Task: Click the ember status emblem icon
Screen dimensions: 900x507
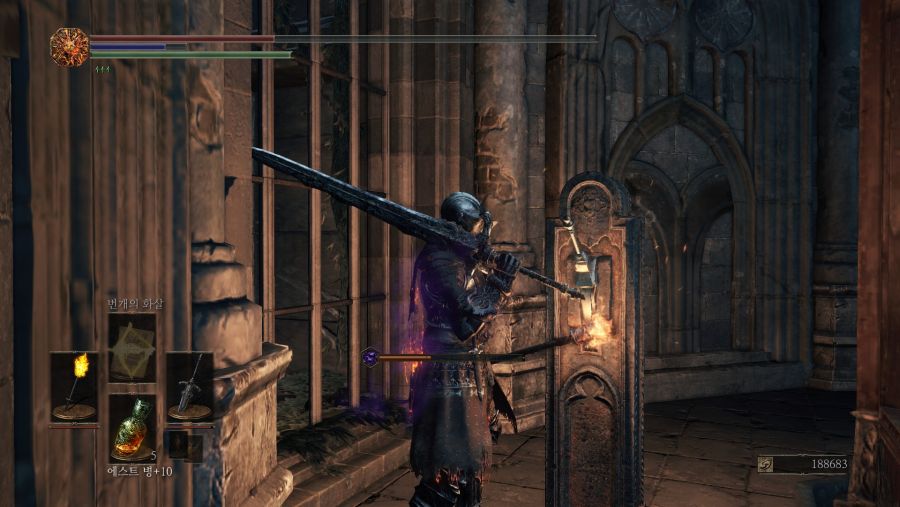Action: [70, 47]
